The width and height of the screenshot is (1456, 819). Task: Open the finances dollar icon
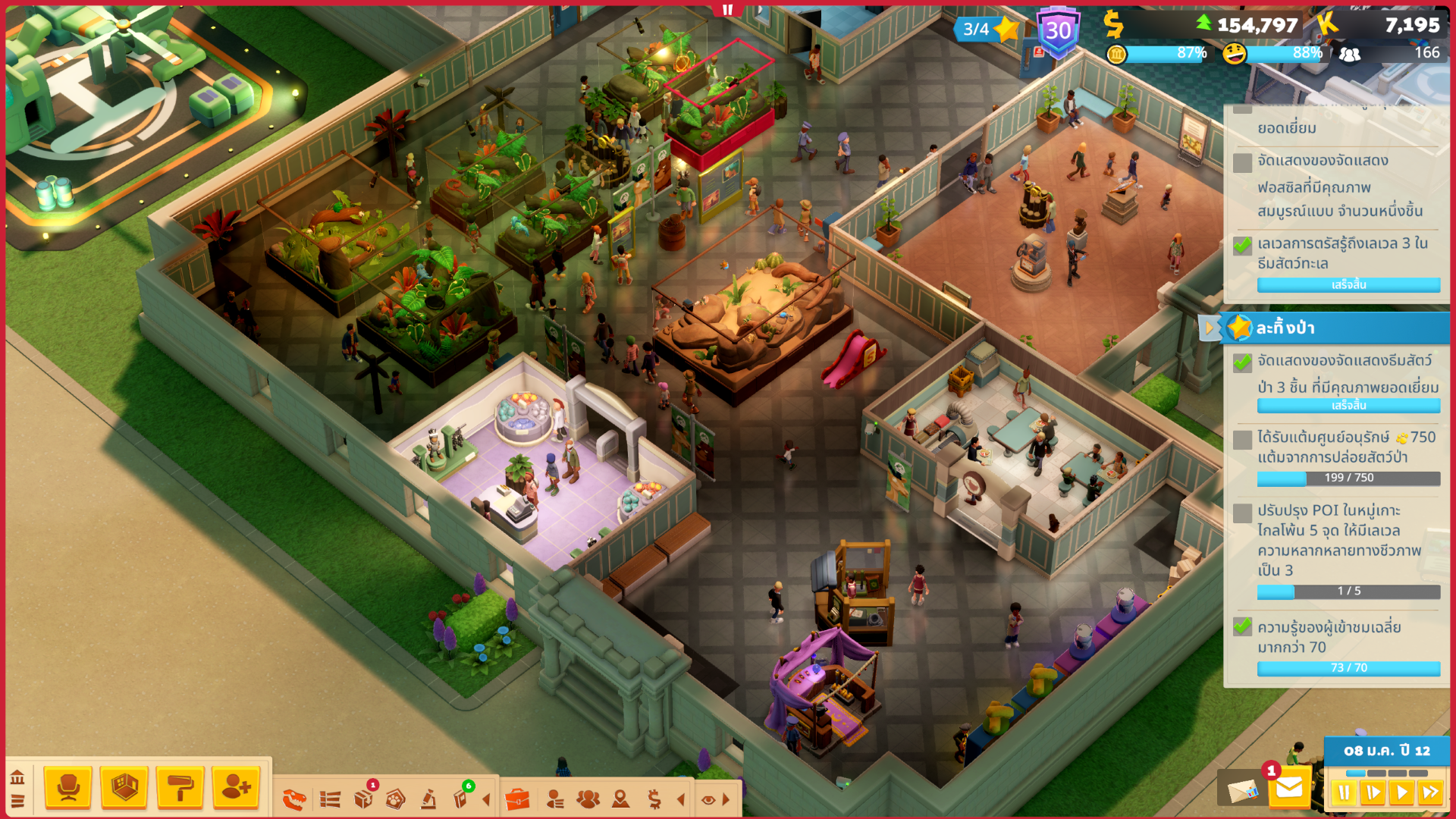click(x=654, y=799)
